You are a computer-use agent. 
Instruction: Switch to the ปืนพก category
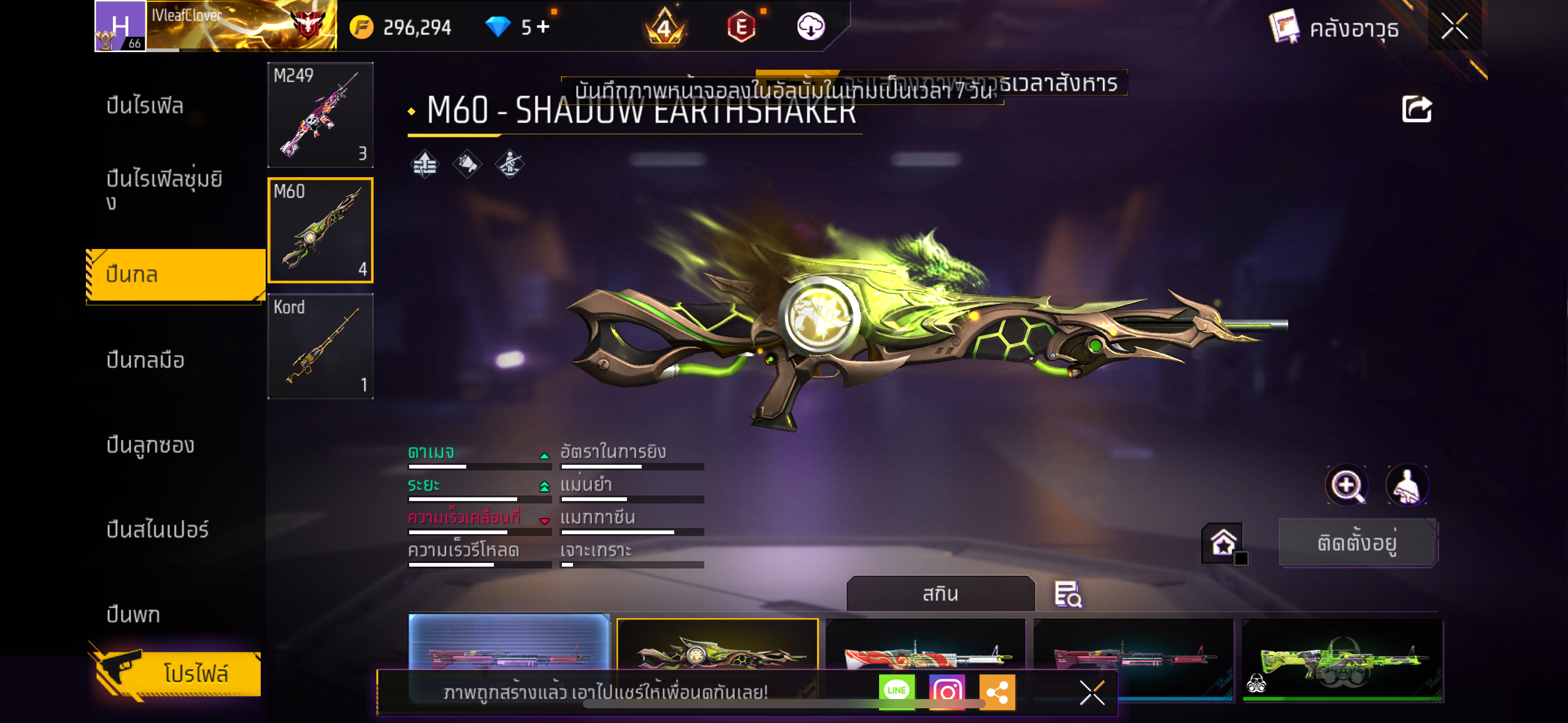pos(133,614)
